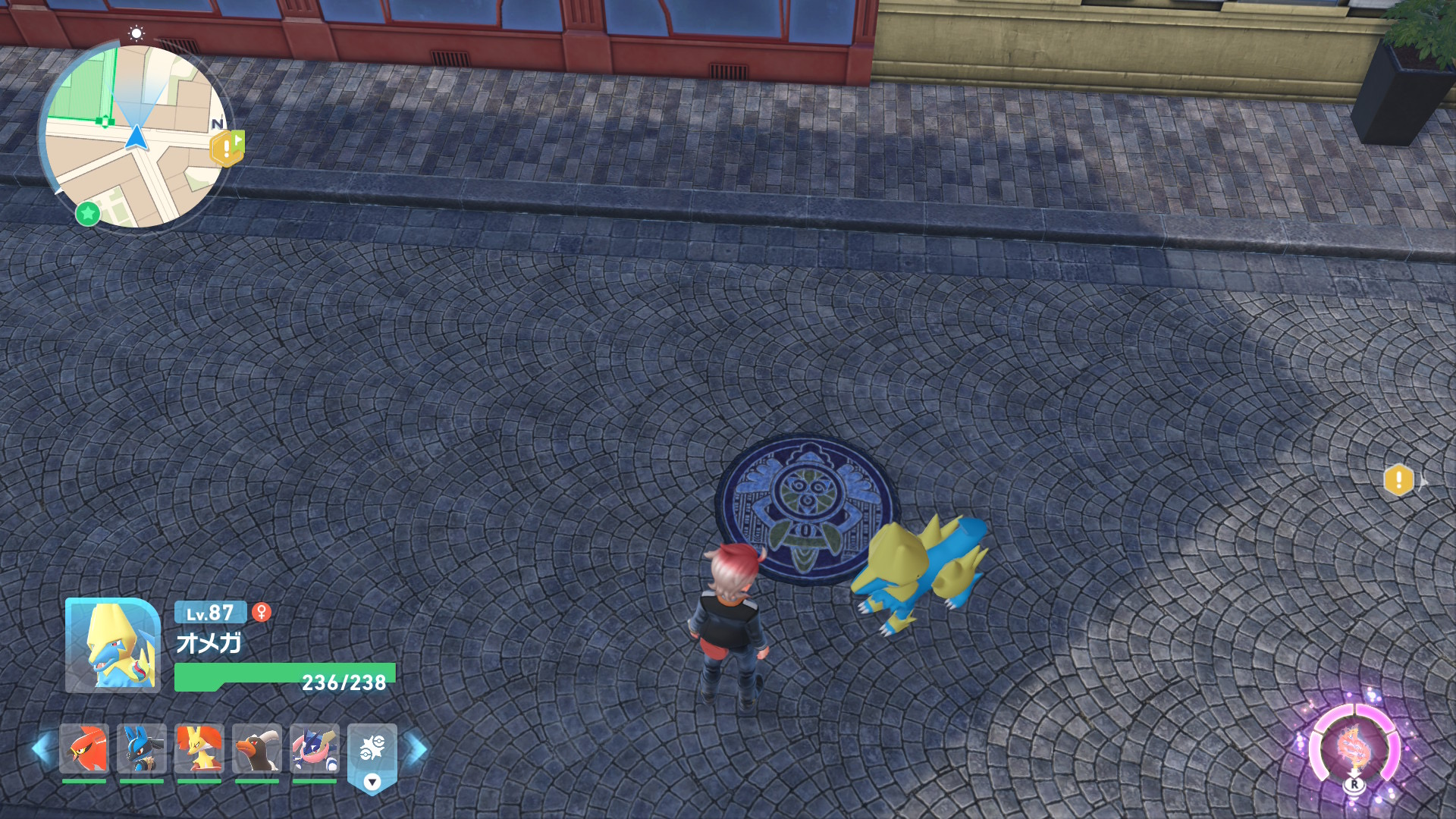This screenshot has height=819, width=1456.
Task: Switch to Lucario party slot
Action: coord(142,748)
